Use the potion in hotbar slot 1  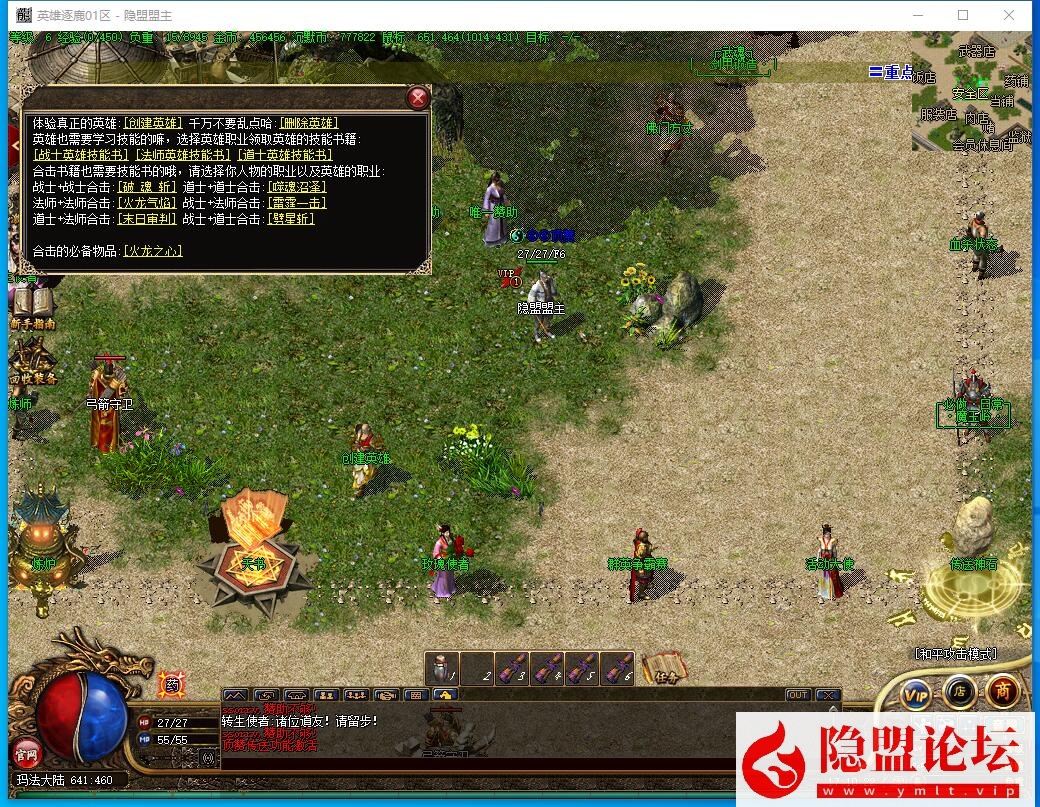tap(441, 667)
